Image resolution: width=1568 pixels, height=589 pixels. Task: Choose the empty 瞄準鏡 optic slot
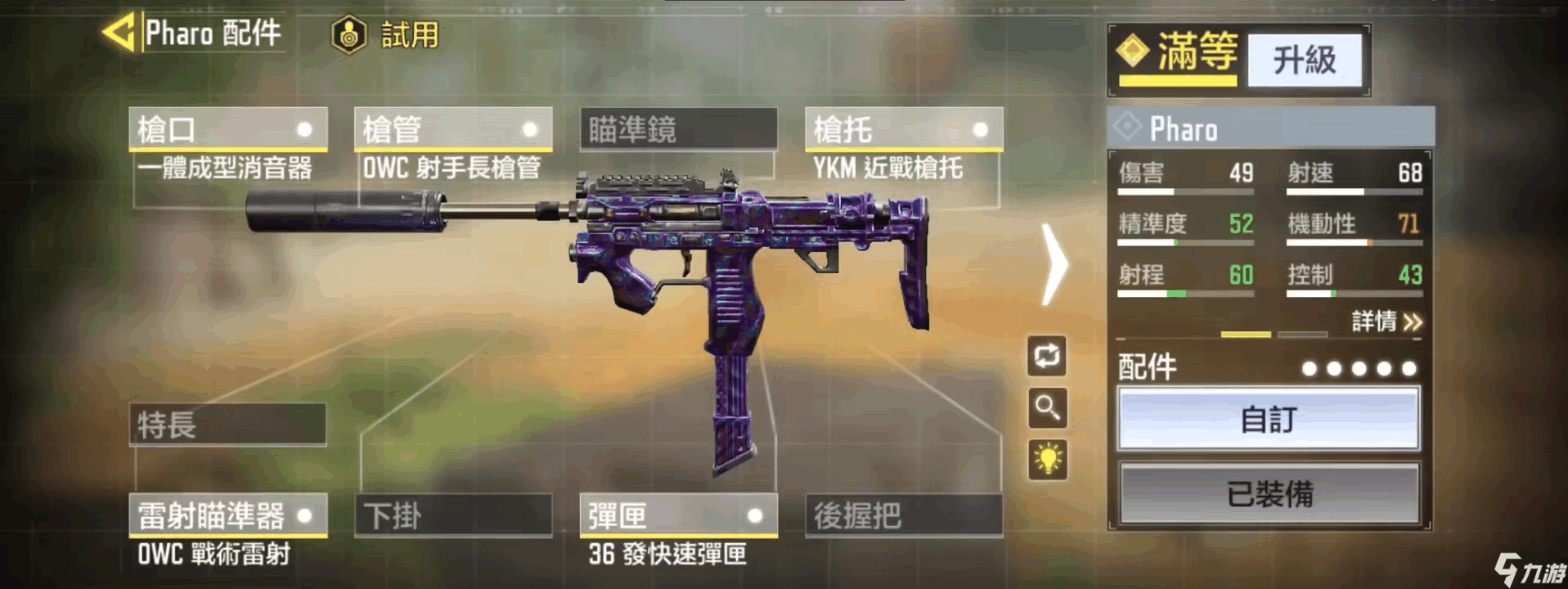click(678, 130)
